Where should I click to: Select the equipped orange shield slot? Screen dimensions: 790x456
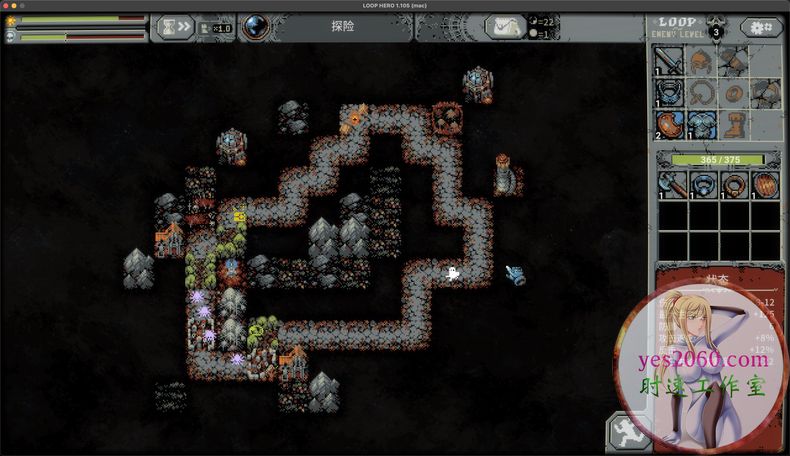click(x=669, y=125)
